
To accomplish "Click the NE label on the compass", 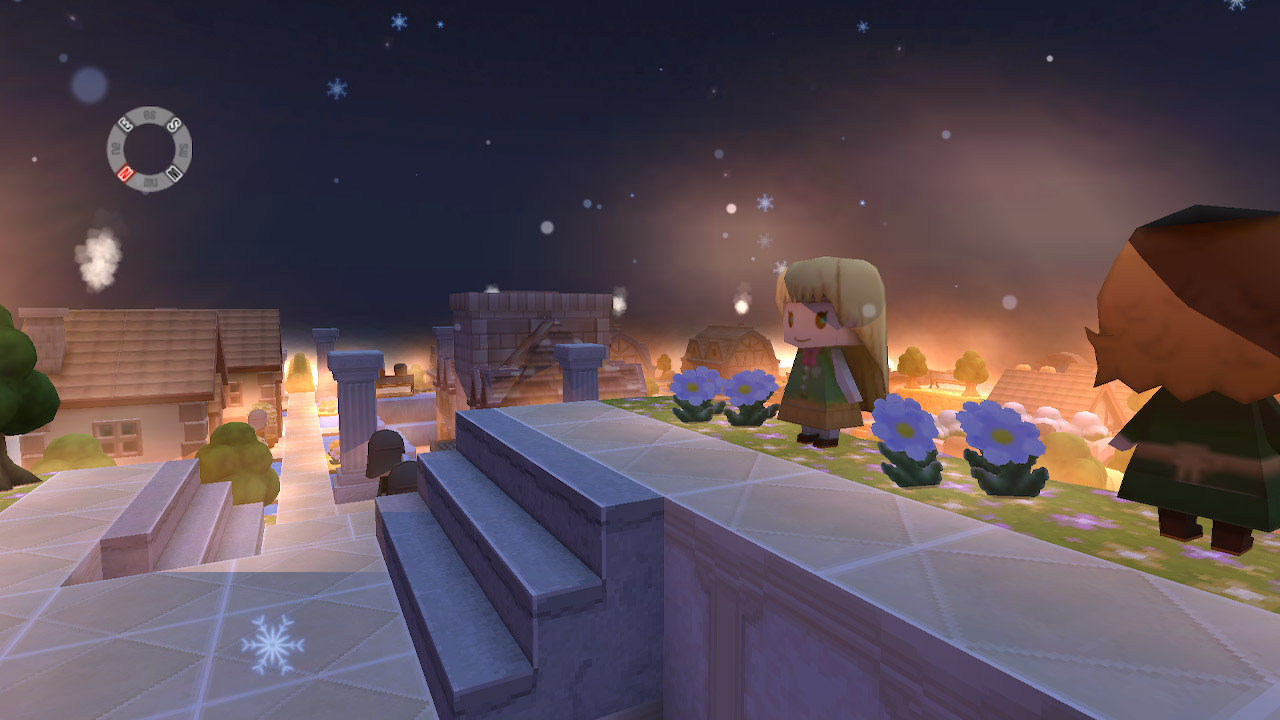I will 118,148.
